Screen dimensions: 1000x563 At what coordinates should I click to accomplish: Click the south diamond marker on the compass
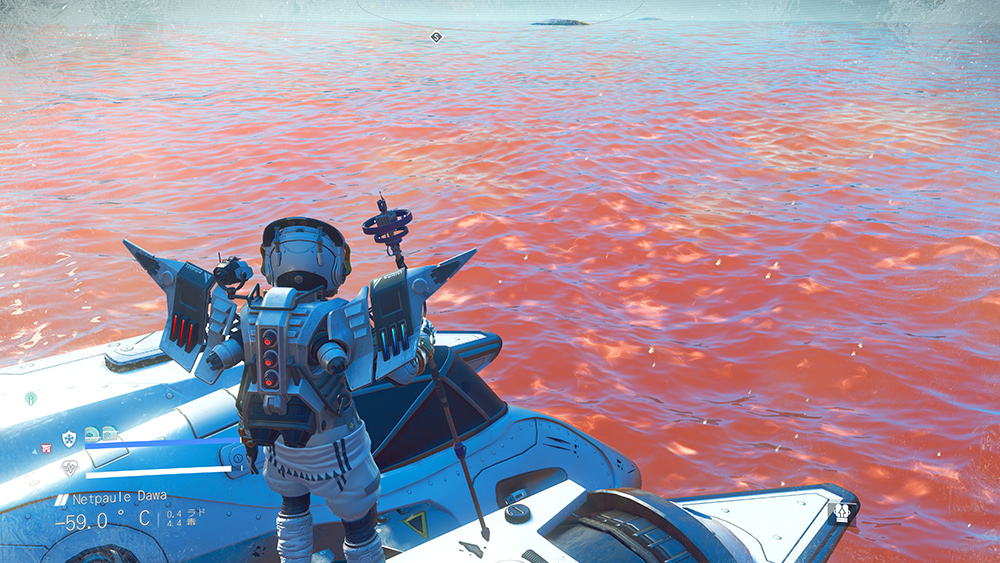(435, 37)
